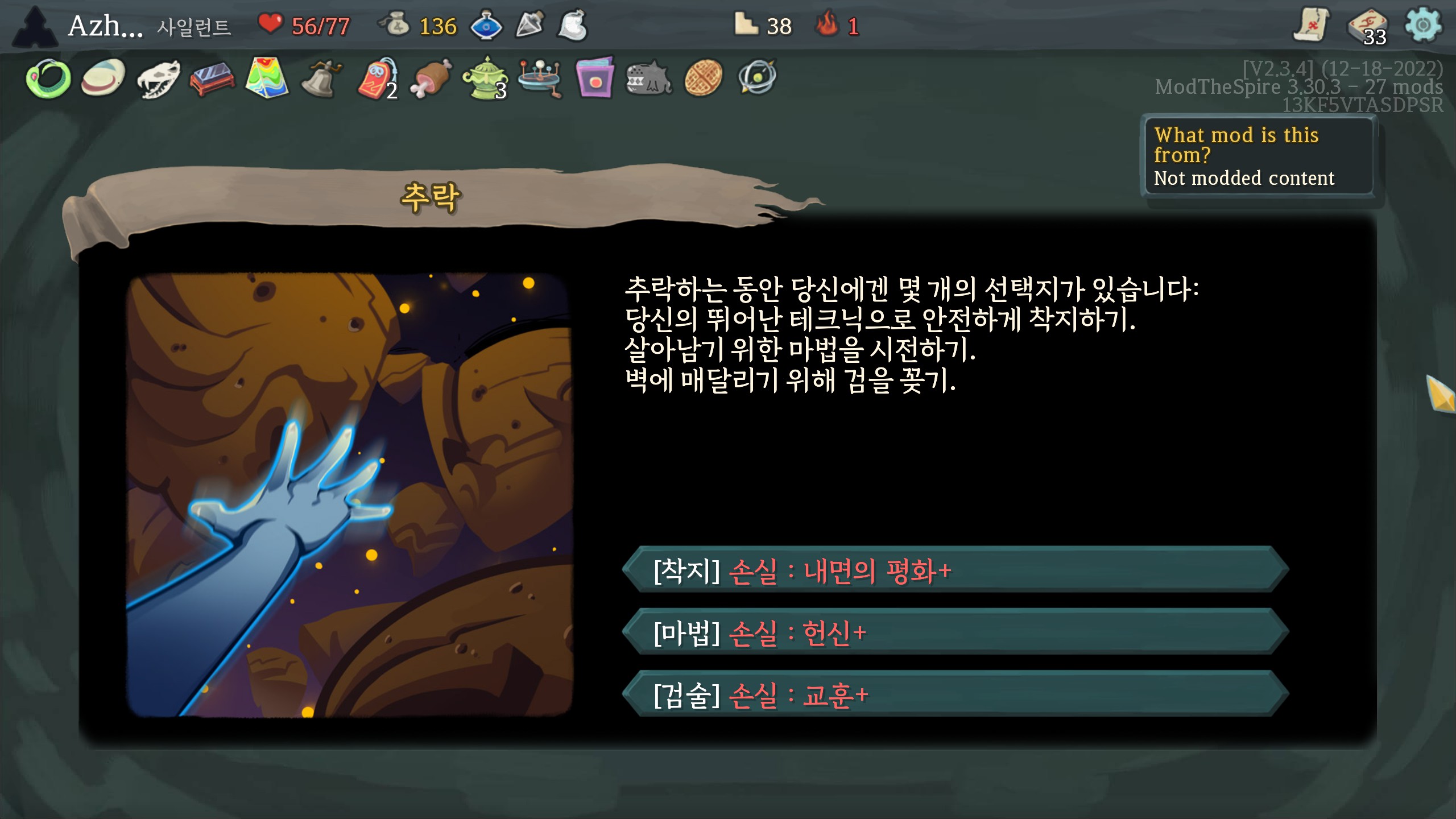Open the map scroll

(1312, 25)
